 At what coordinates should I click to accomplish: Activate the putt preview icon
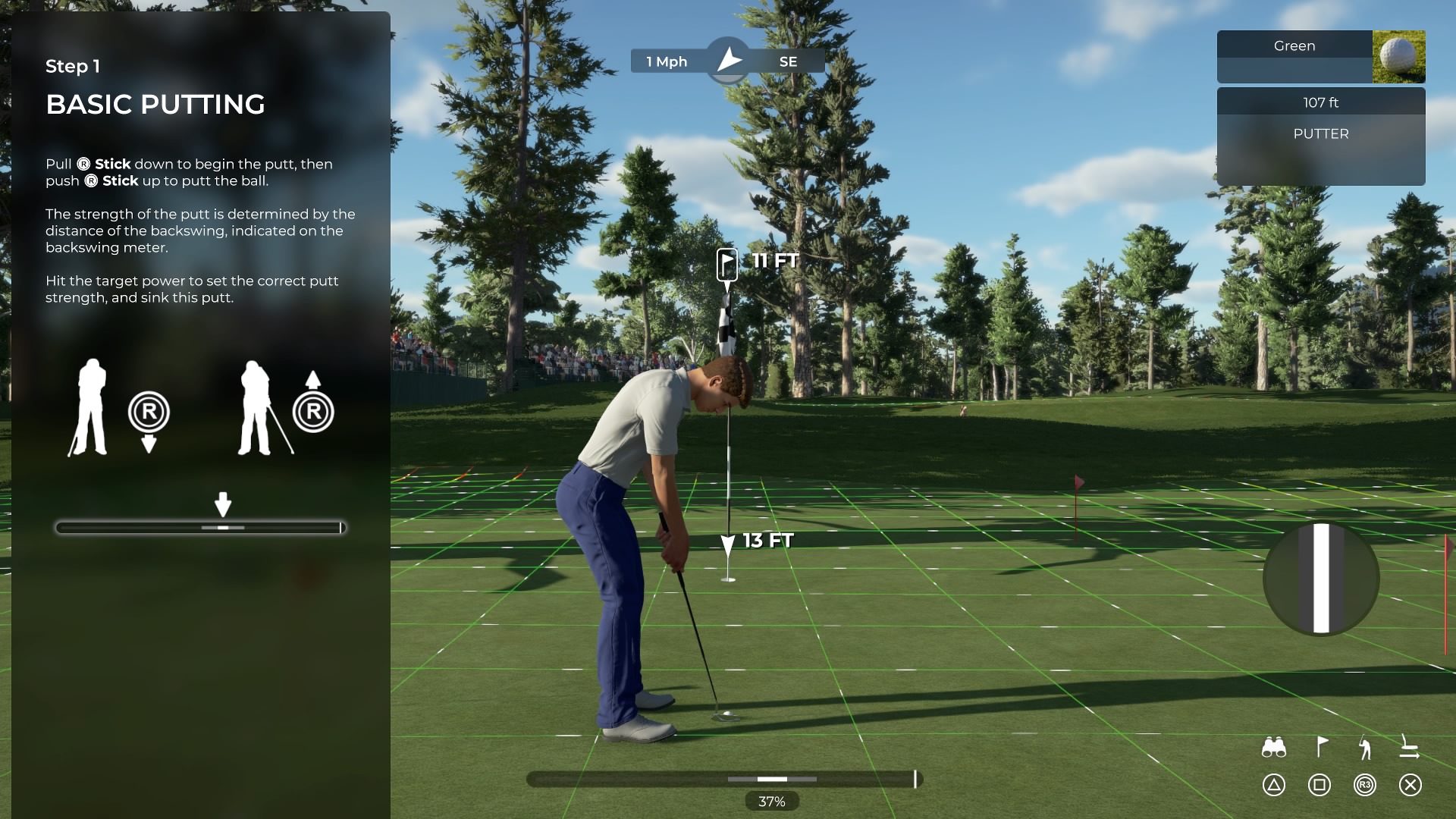coord(1409,748)
